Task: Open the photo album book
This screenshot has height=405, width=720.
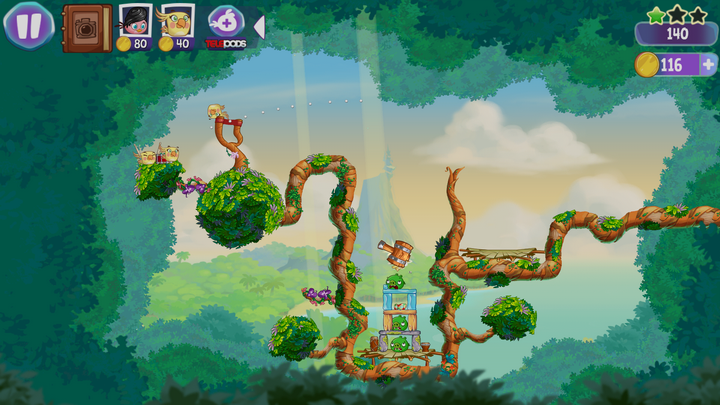Action: click(86, 27)
